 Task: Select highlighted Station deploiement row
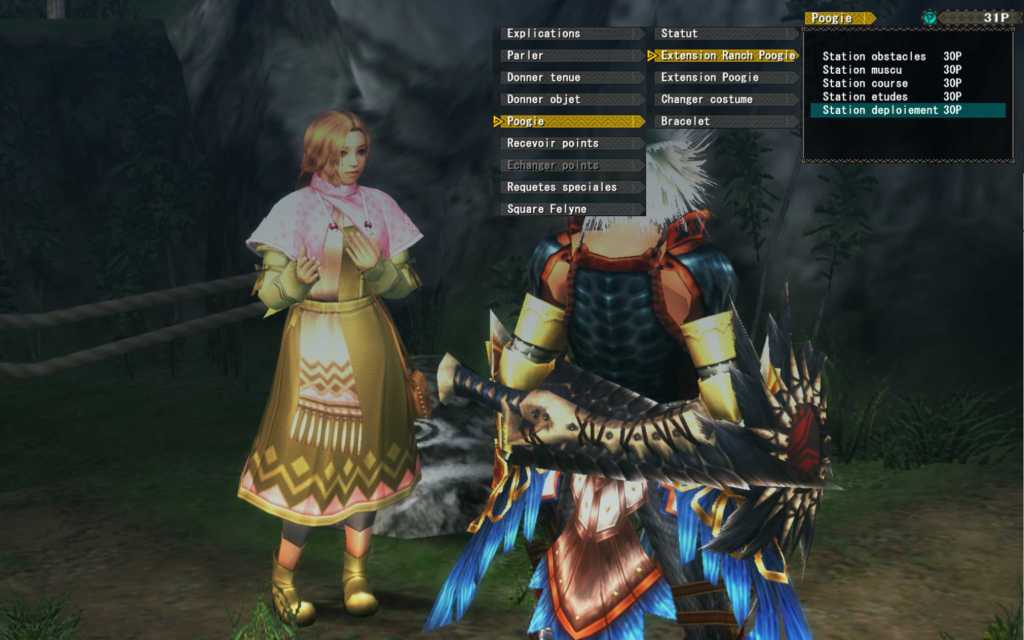click(x=892, y=110)
